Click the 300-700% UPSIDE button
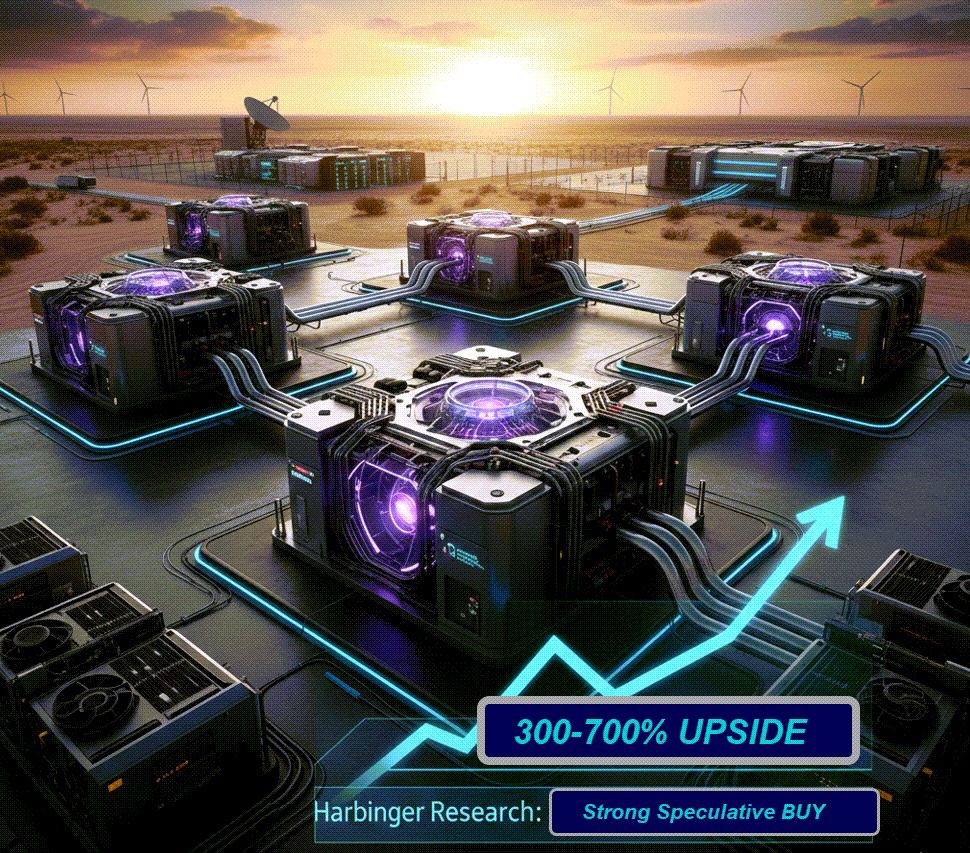970x853 pixels. pyautogui.click(x=667, y=731)
